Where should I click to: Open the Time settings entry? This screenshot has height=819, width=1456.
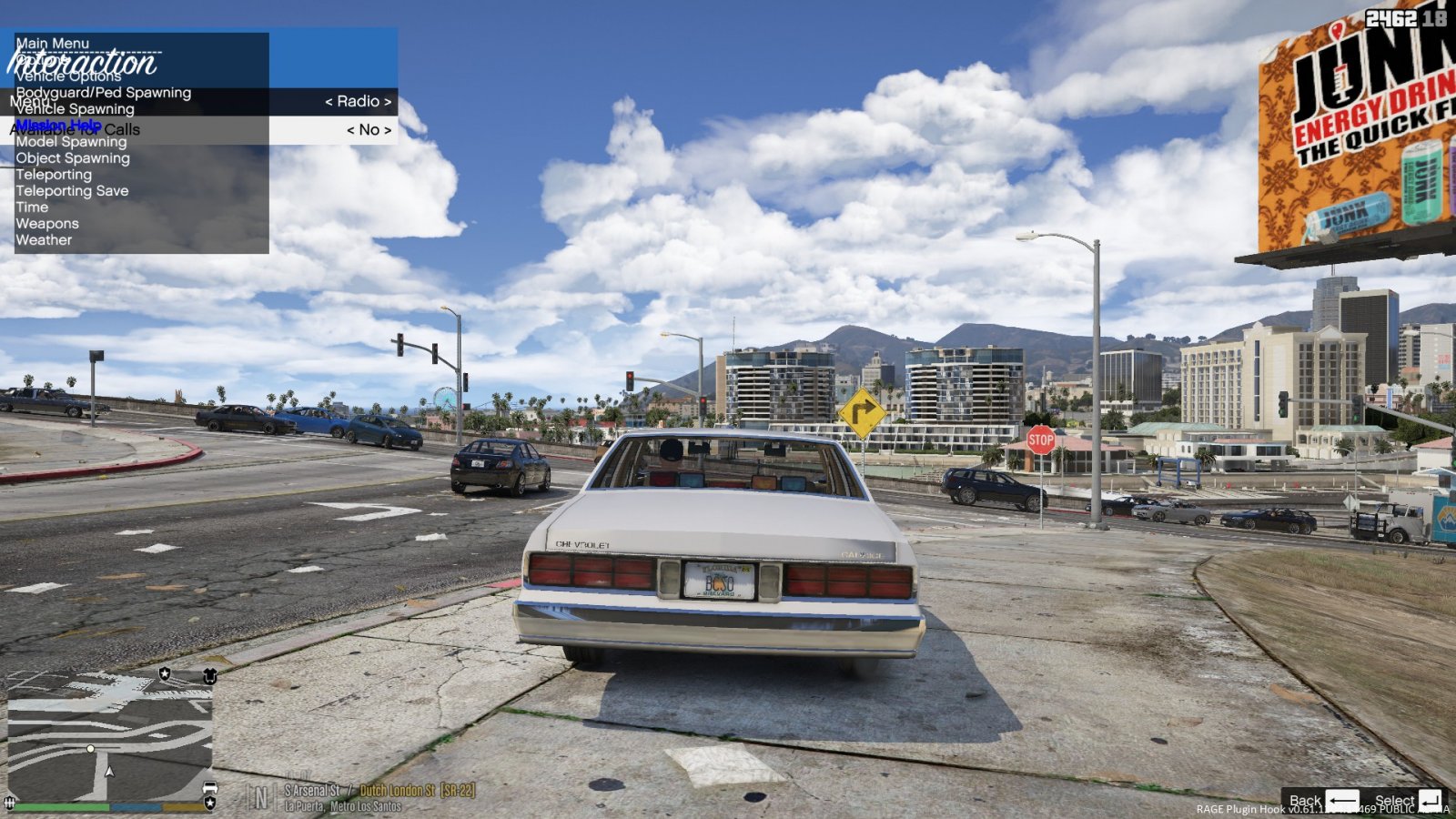click(x=32, y=207)
